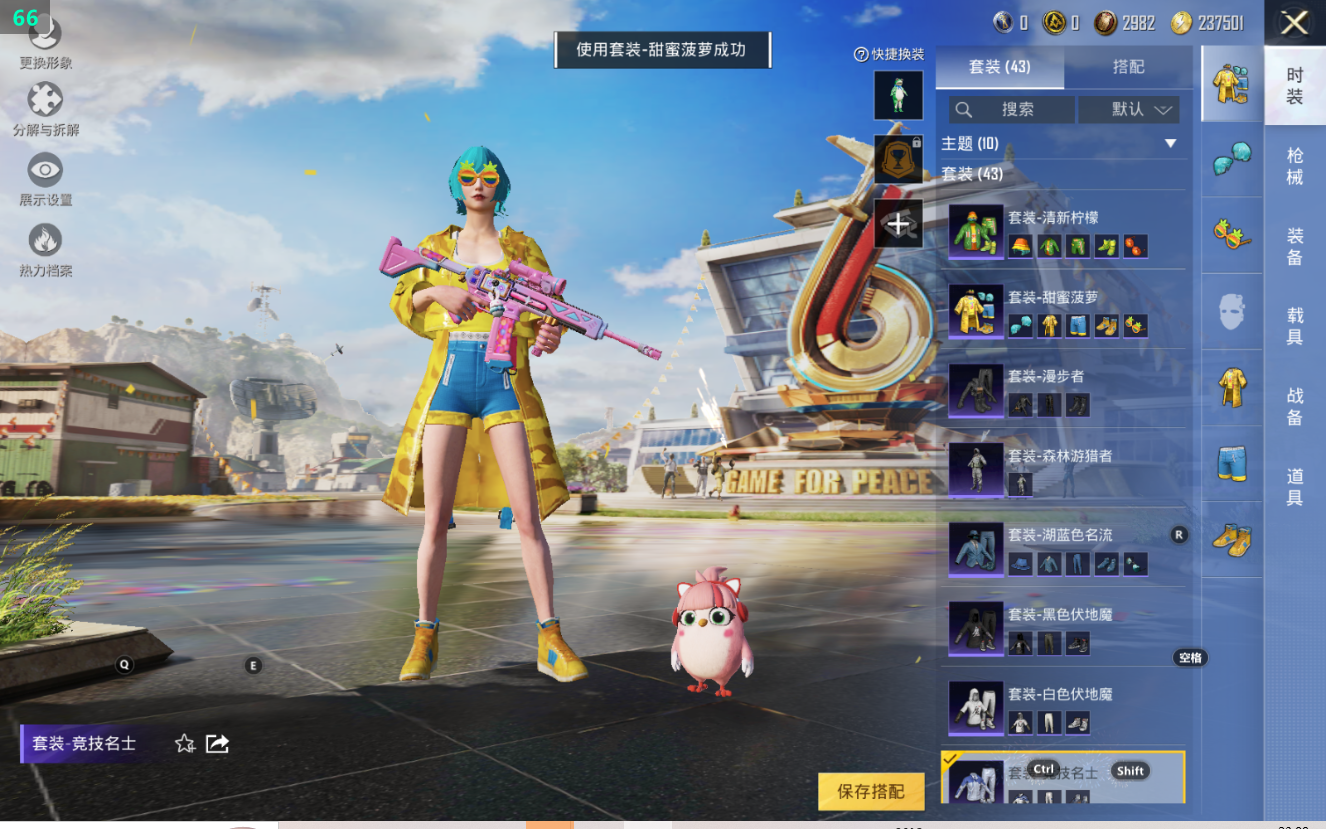Viewport: 1326px width, 829px height.
Task: Close the wardrobe with the X button
Action: tap(1294, 23)
